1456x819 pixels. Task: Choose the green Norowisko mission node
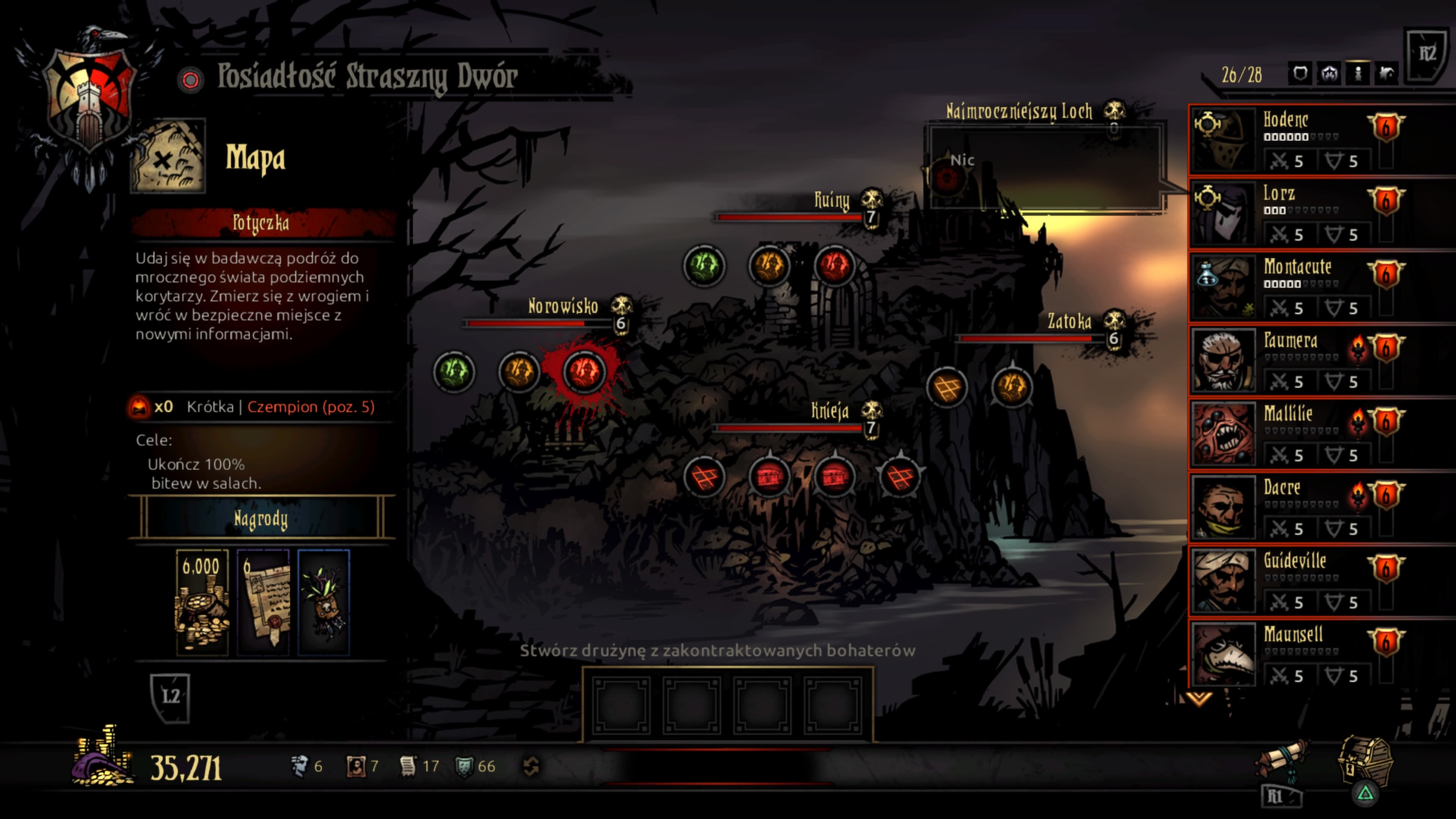[454, 371]
